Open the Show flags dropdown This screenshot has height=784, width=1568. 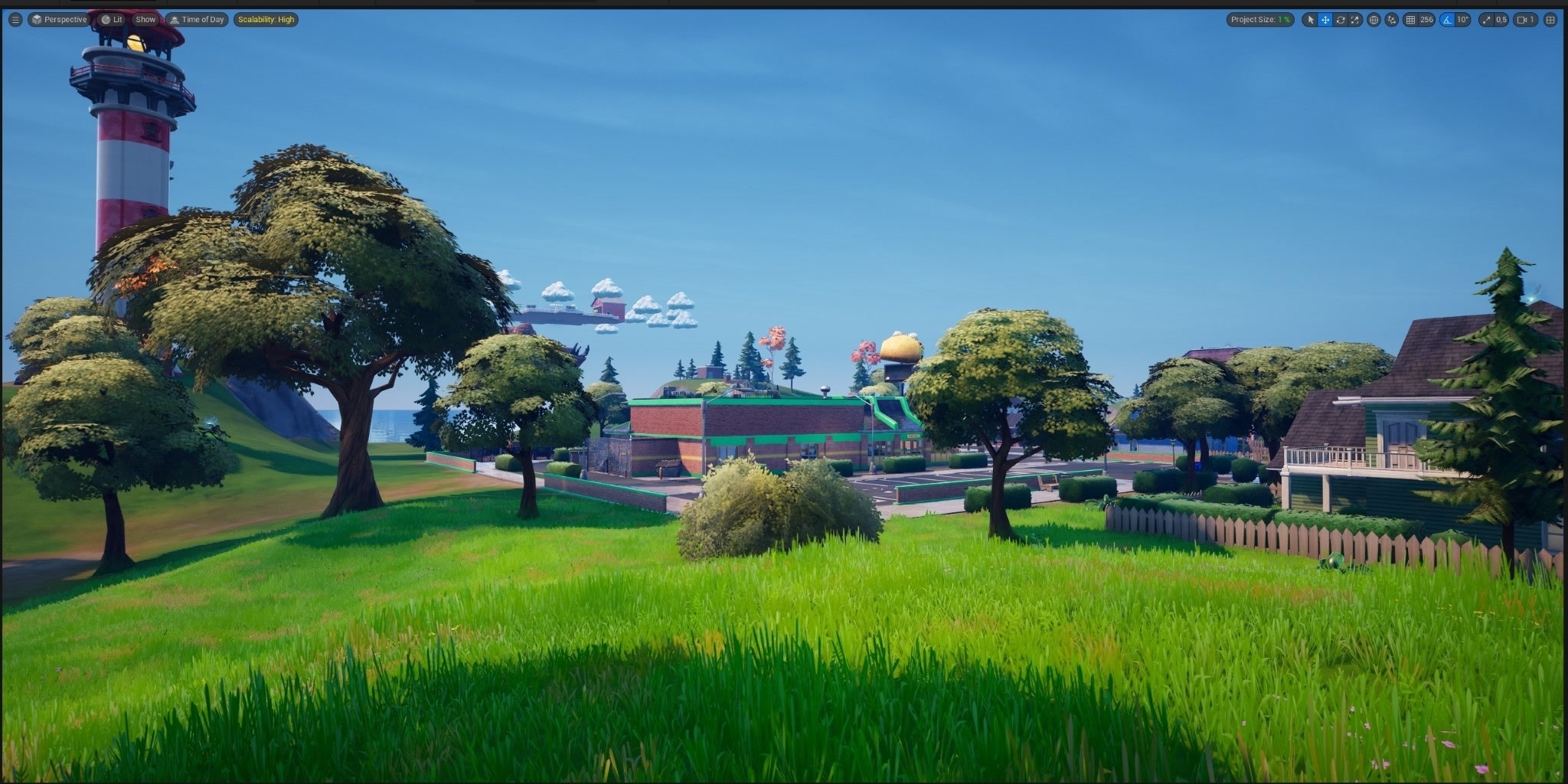pos(145,19)
